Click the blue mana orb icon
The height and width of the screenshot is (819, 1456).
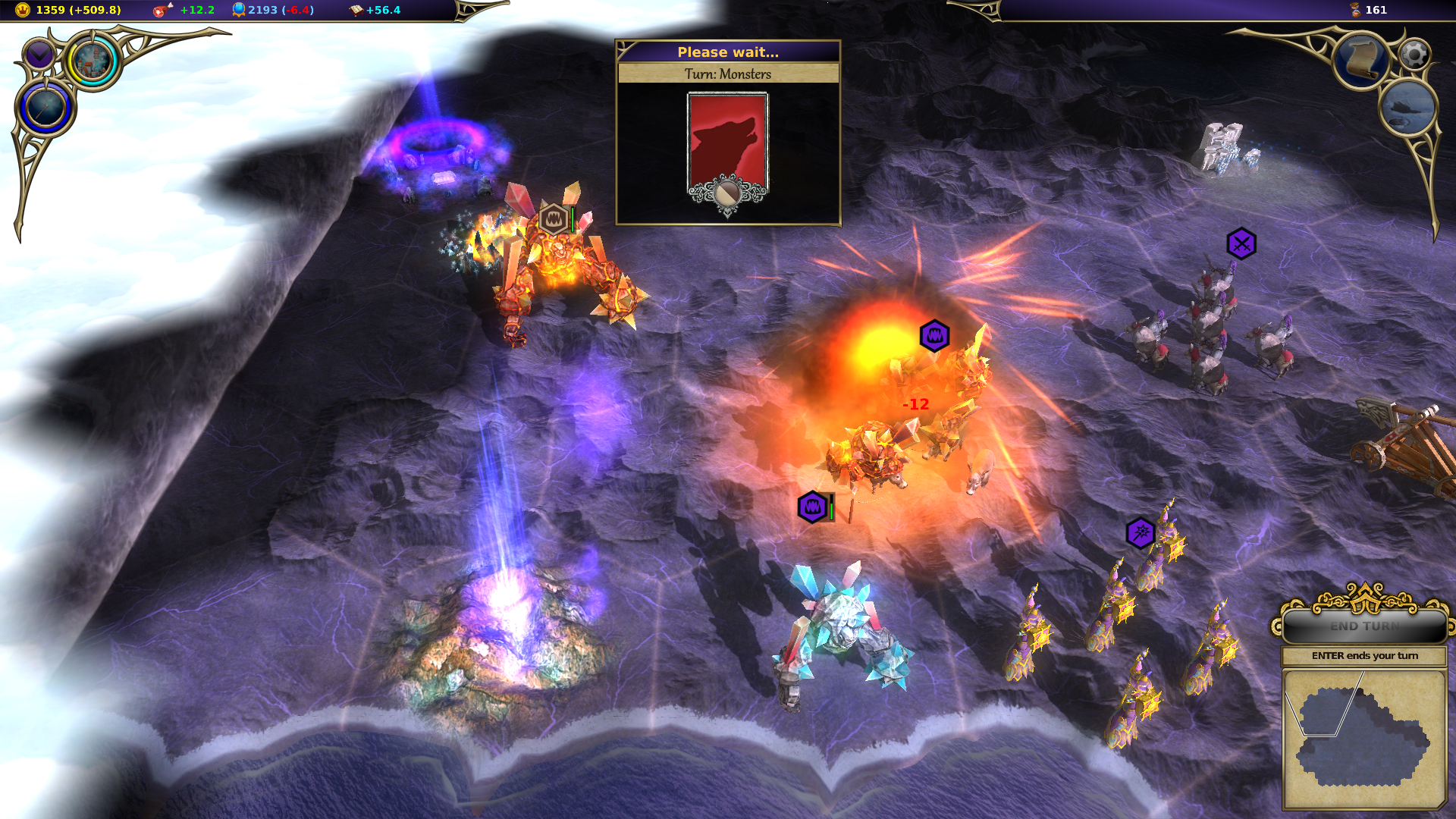coord(238,10)
